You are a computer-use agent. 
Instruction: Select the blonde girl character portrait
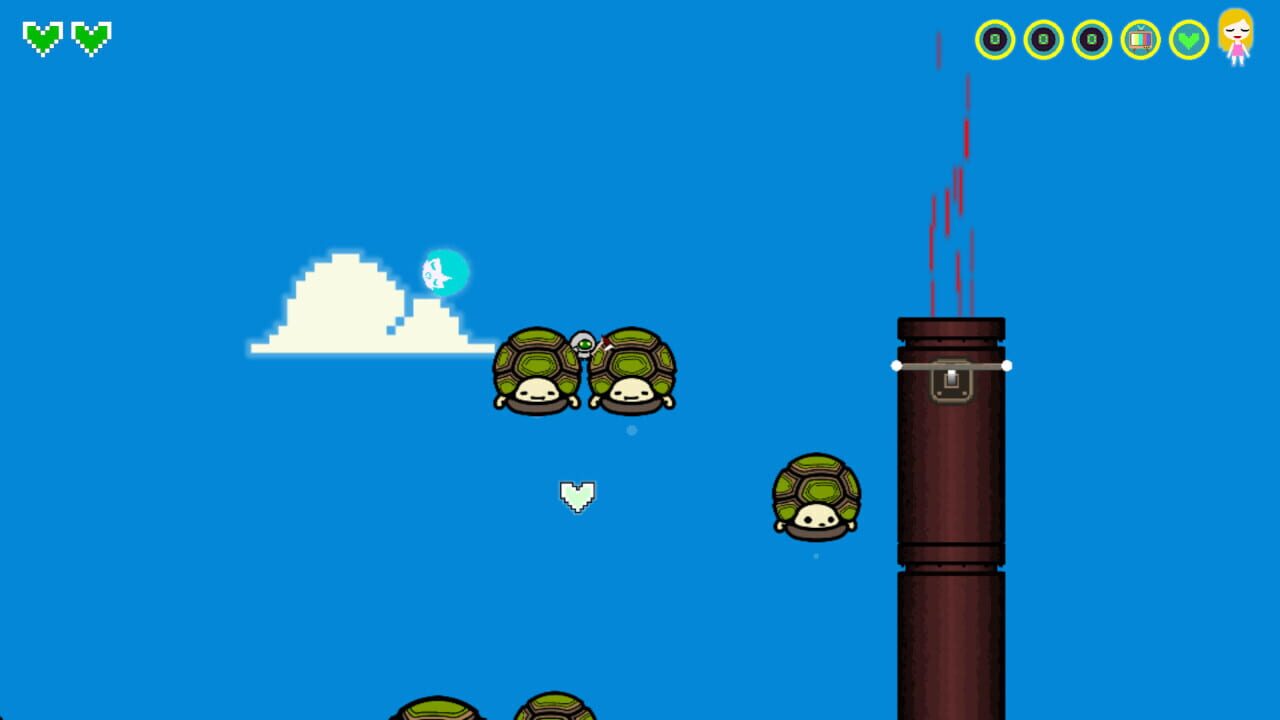(1235, 41)
